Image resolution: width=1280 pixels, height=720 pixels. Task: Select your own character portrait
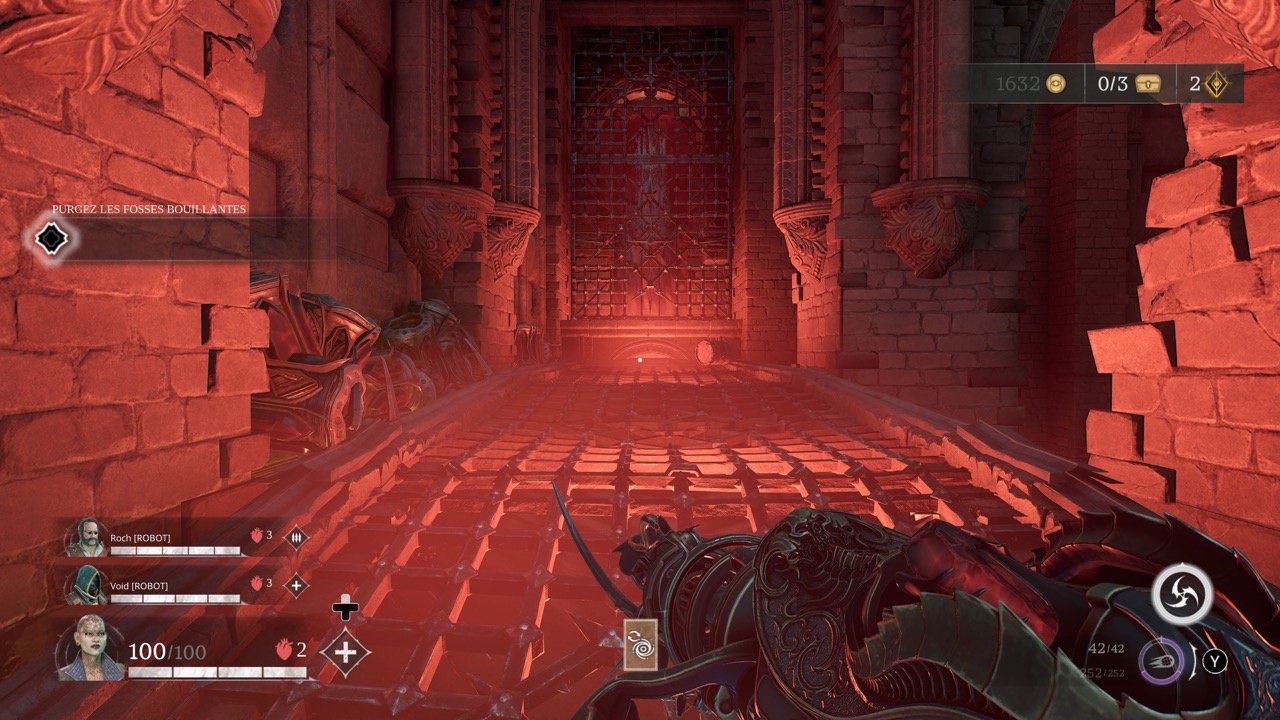point(90,650)
